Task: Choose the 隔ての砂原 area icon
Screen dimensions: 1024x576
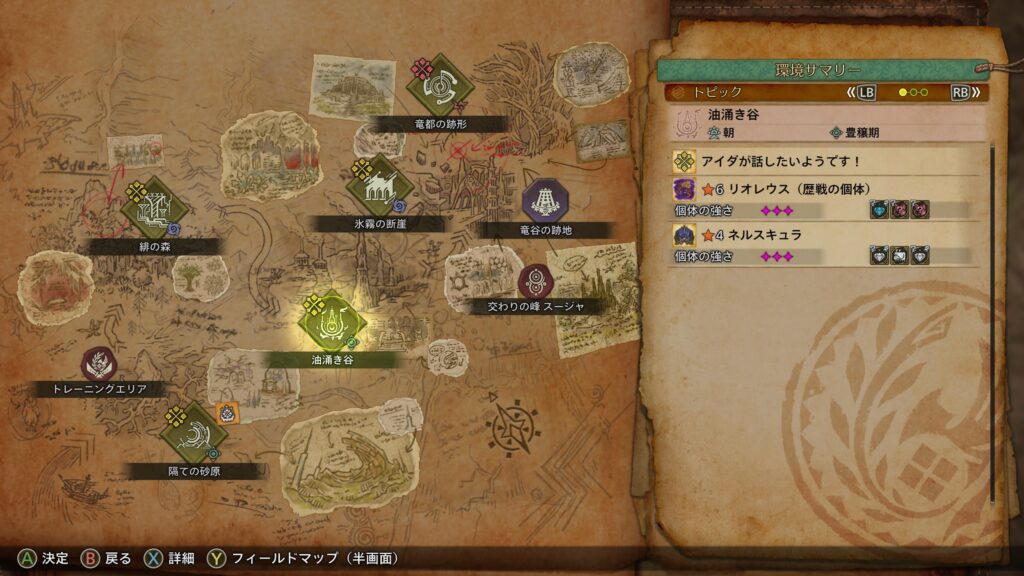Action: point(194,431)
